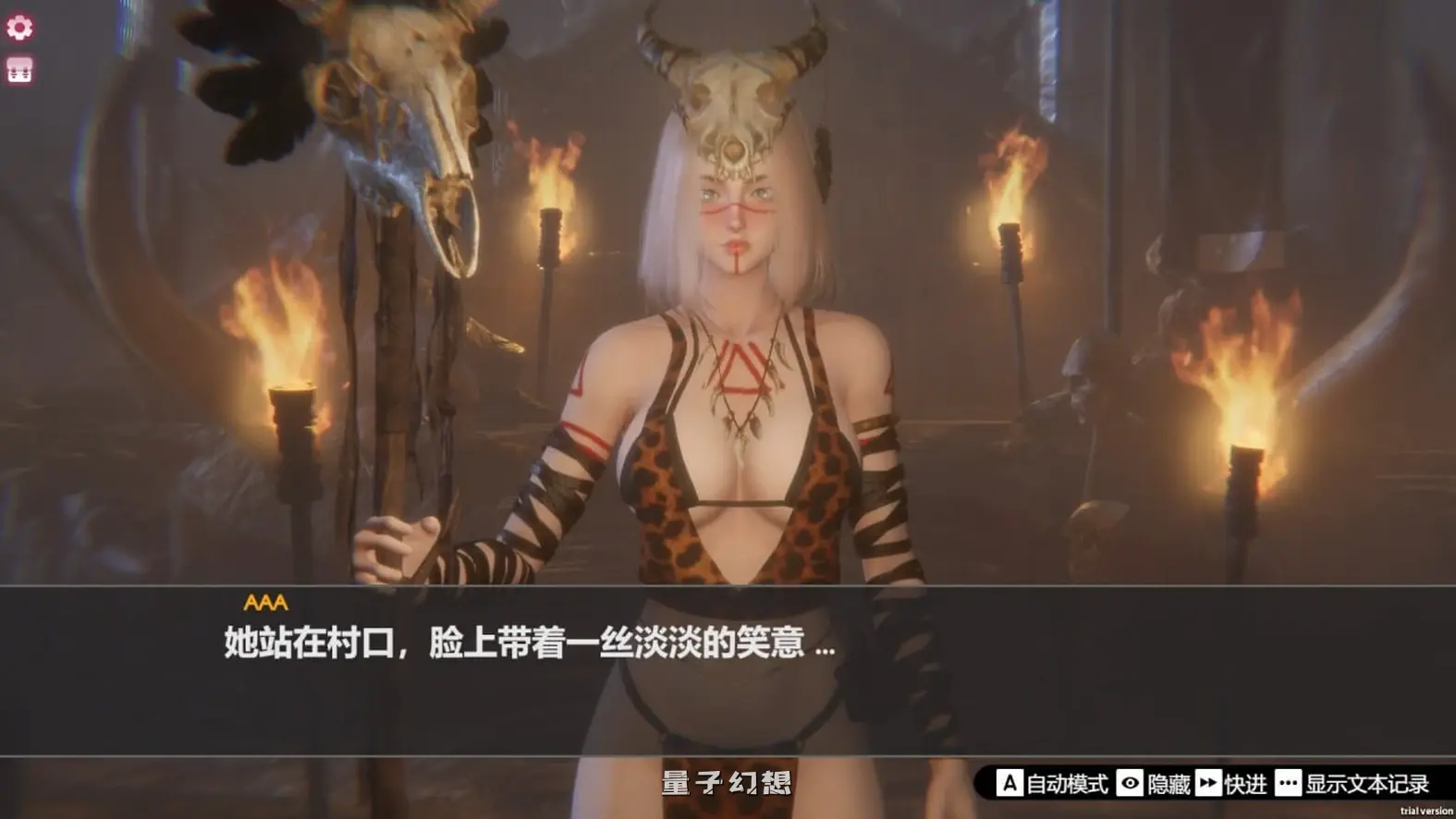Screen dimensions: 1456x819
Task: Click the gear icon in top-left corner
Action: click(x=20, y=26)
